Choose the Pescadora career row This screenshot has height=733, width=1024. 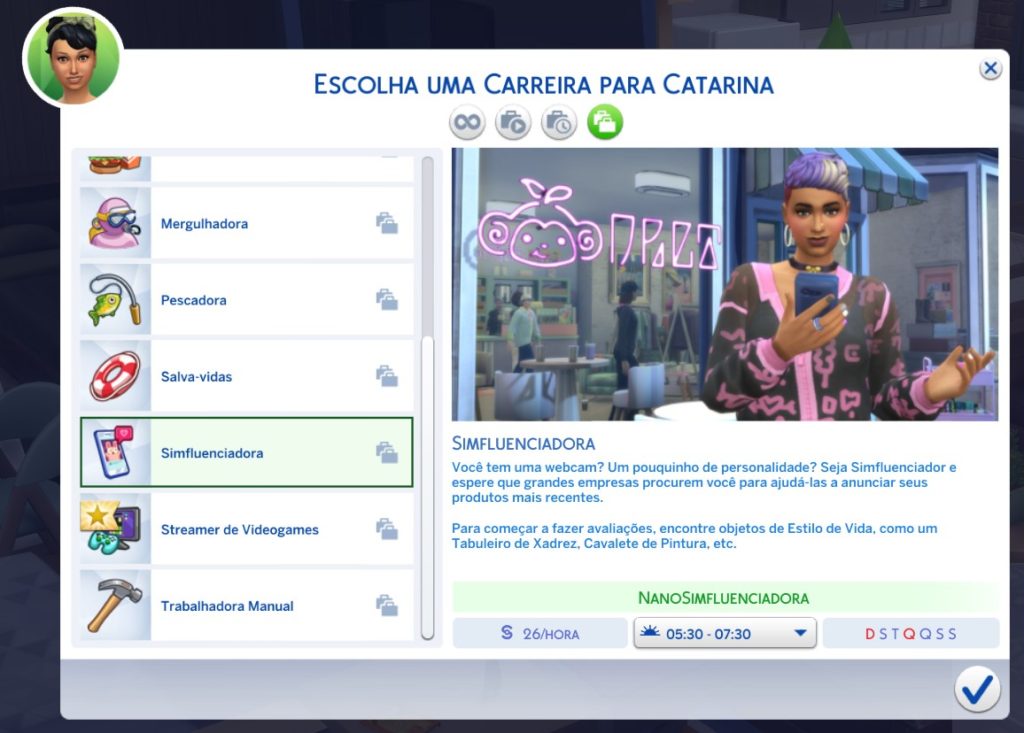pos(246,300)
